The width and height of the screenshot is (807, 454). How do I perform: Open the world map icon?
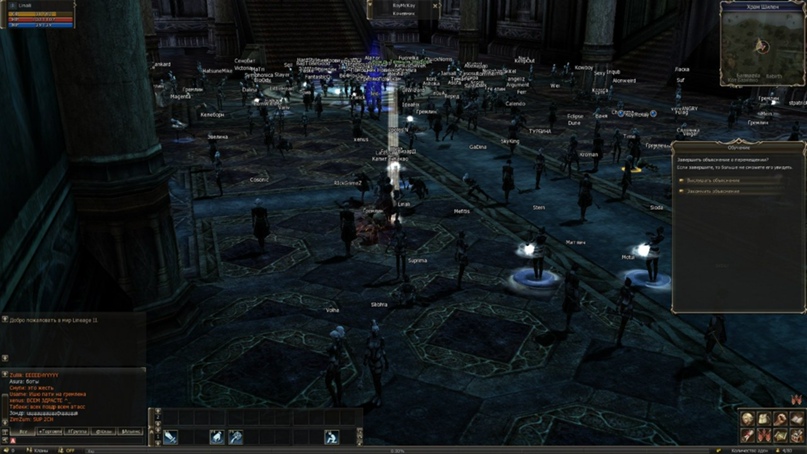(x=780, y=434)
